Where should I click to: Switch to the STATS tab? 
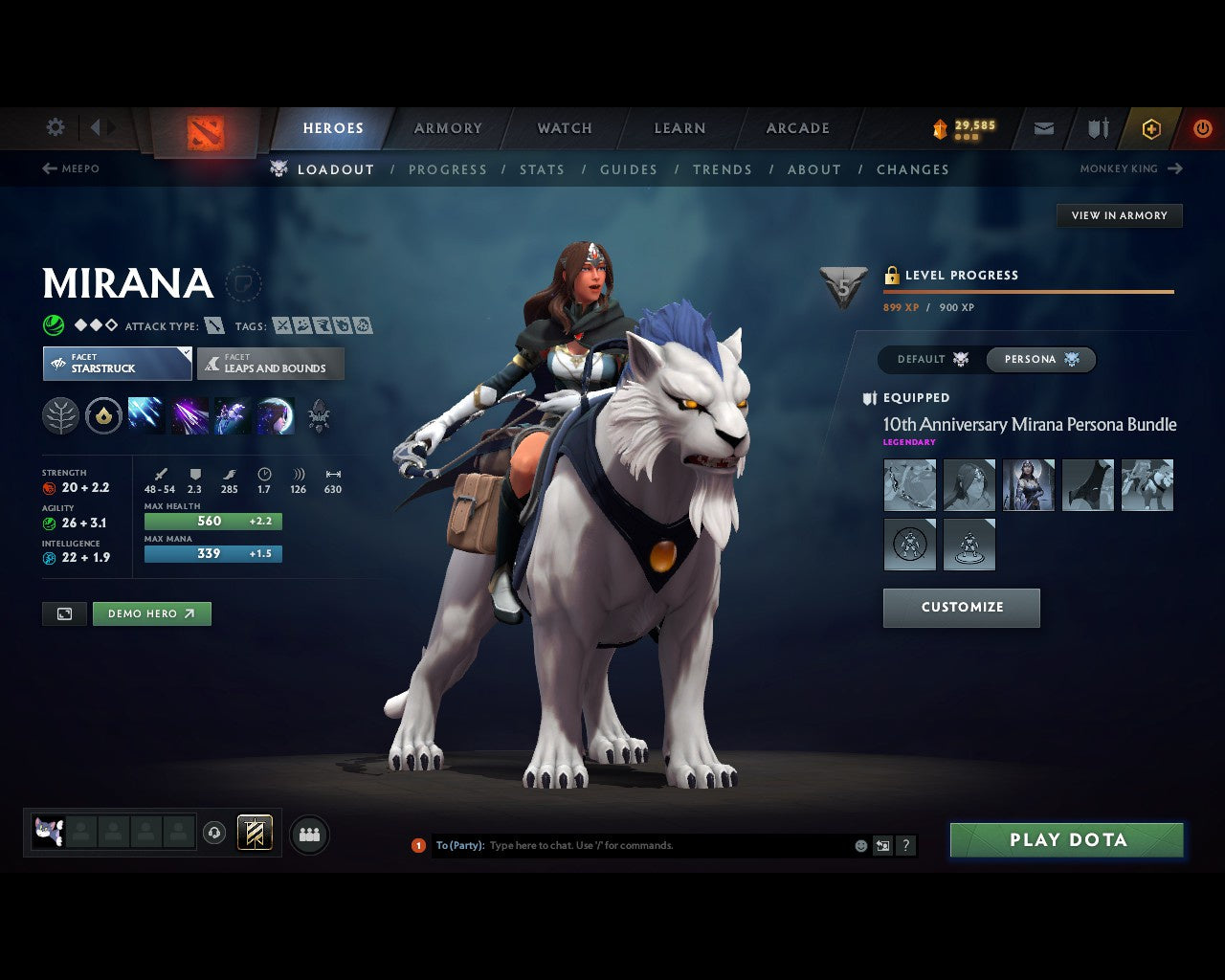[542, 169]
